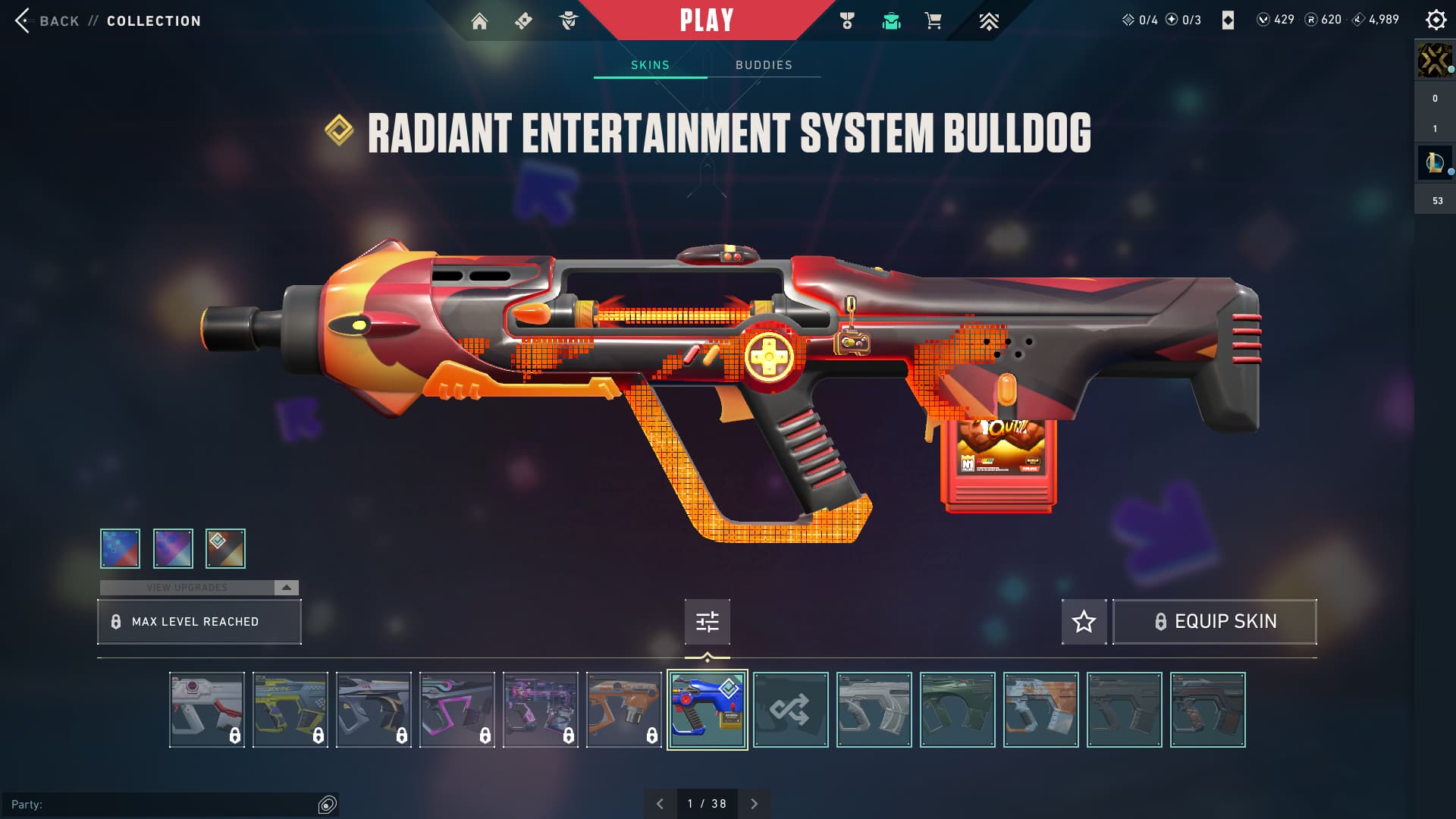
Task: Favorite this skin with the star button
Action: [1084, 622]
